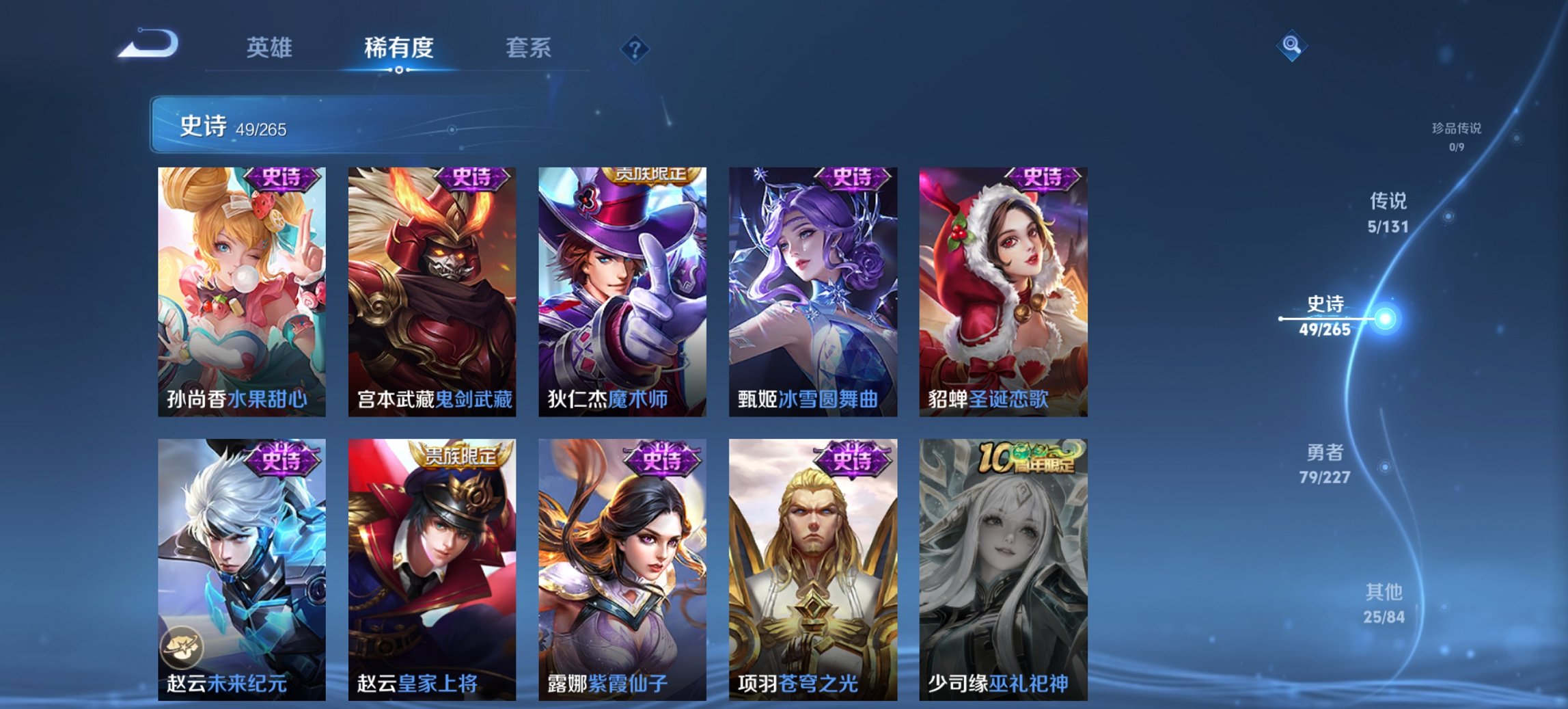Click the question mark help icon
The width and height of the screenshot is (1568, 709).
(x=635, y=48)
